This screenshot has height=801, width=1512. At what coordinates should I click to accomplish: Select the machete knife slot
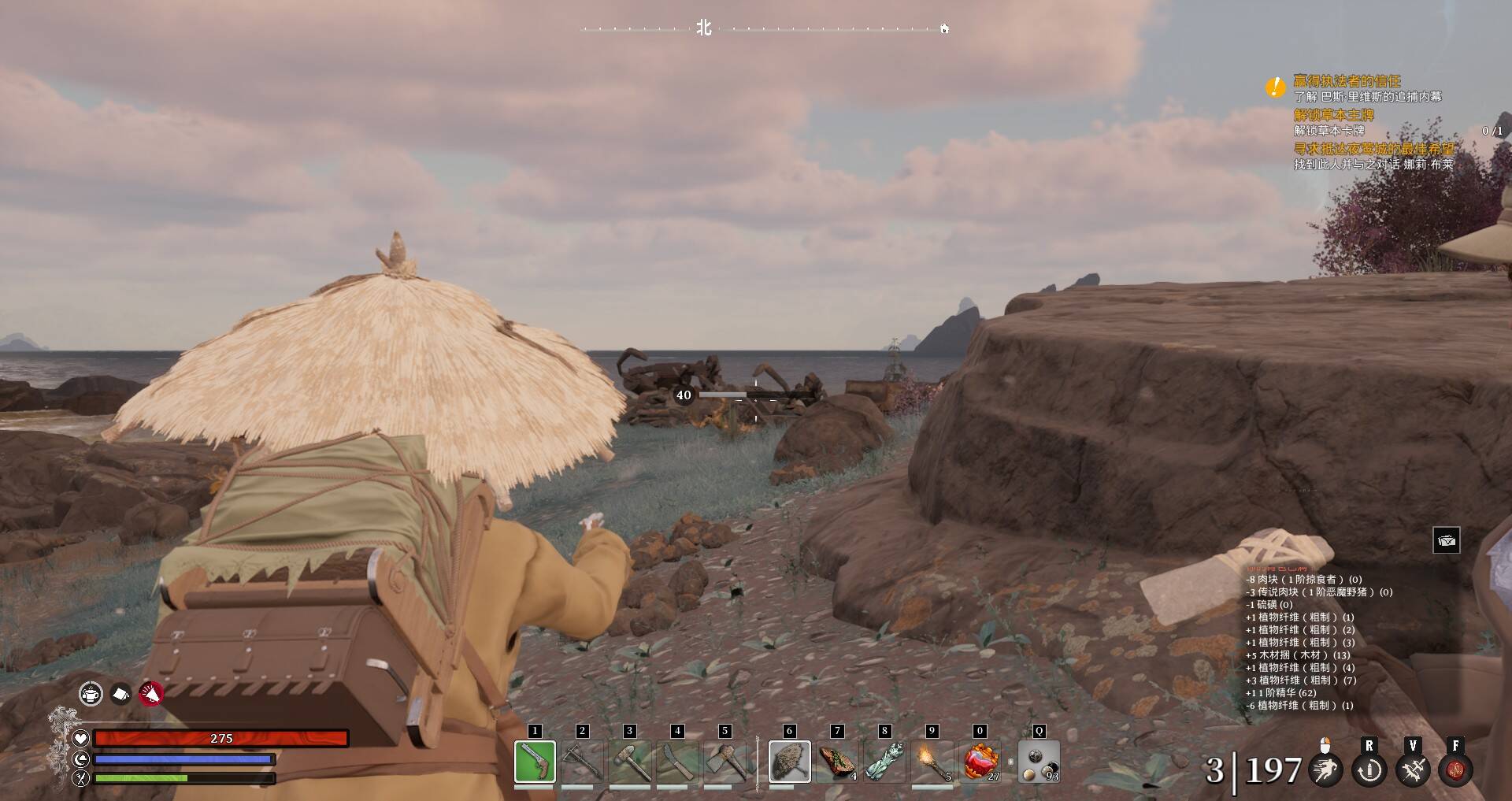(677, 762)
